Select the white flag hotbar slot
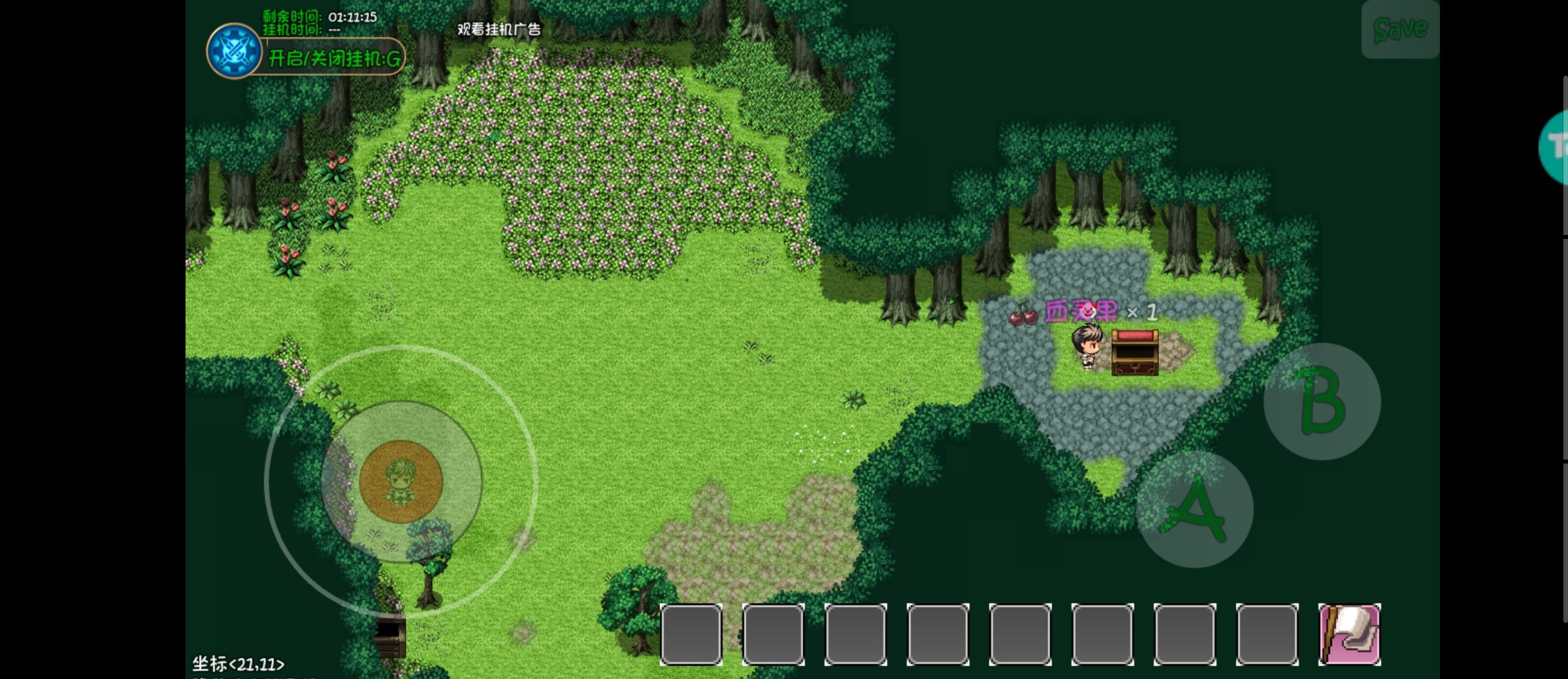The image size is (1568, 679). [1349, 635]
